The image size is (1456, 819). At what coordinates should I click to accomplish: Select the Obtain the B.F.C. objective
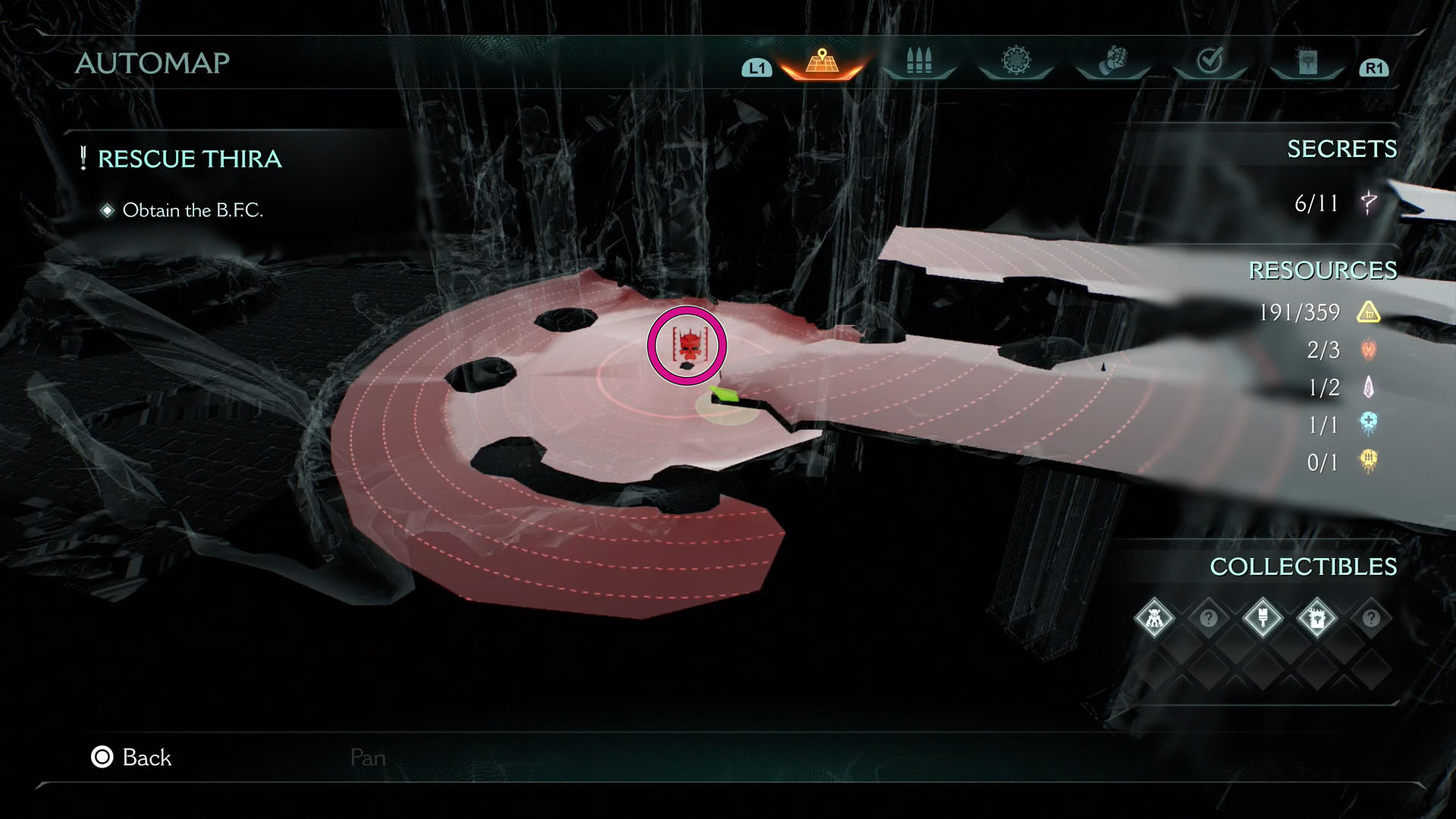point(193,210)
